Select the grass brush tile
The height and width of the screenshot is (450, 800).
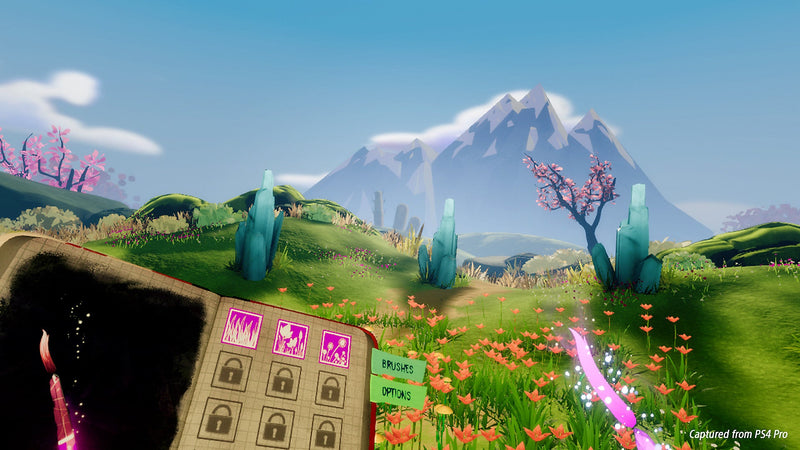tap(241, 328)
